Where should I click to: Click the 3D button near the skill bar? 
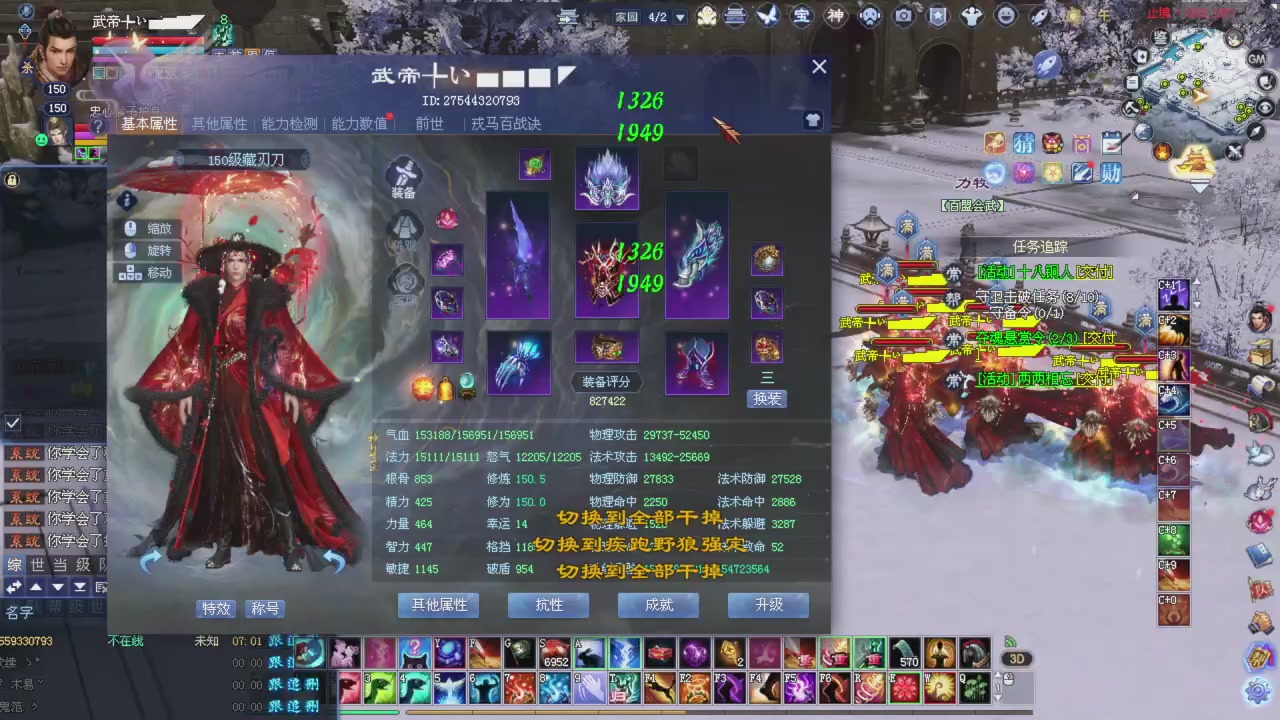1017,658
